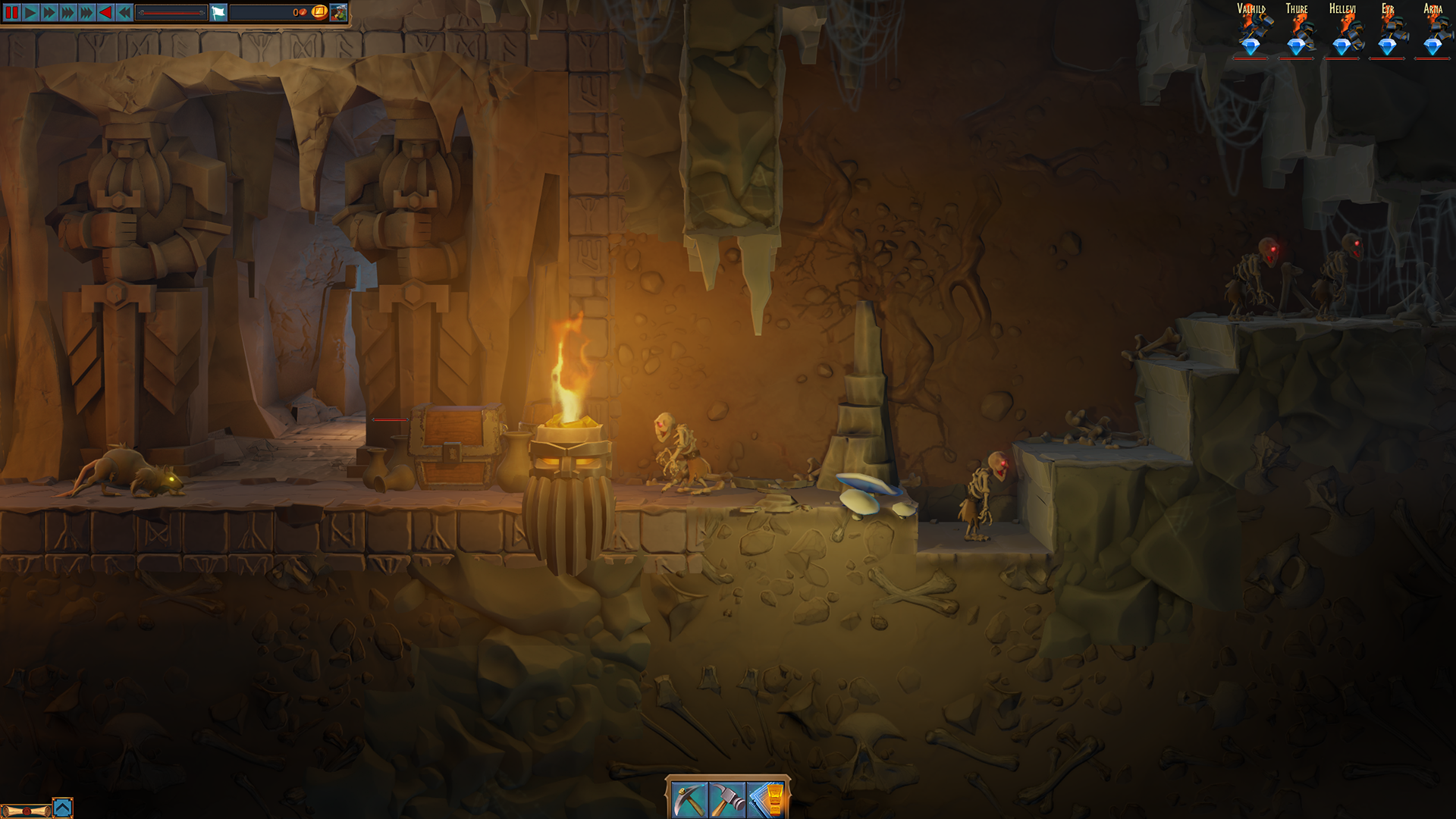
Task: Select the pickaxe mining tool
Action: (690, 801)
